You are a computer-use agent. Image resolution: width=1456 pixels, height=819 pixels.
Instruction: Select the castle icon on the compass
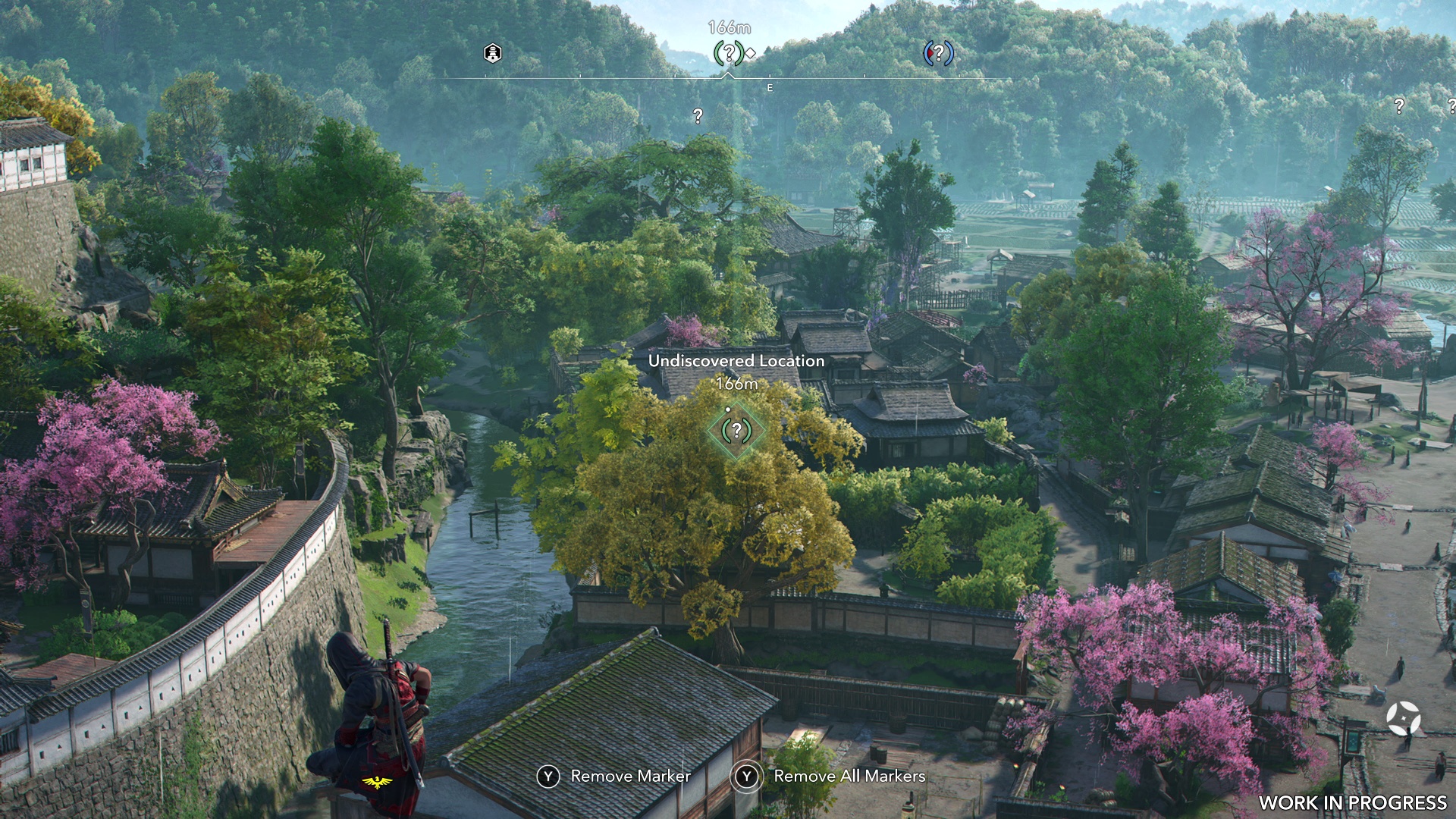[493, 53]
